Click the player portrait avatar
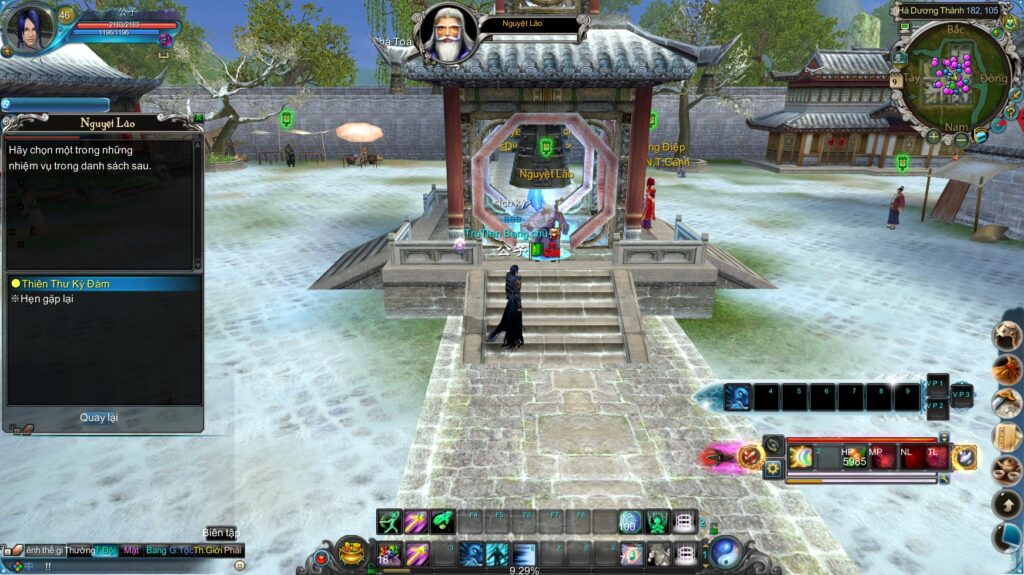Screen dimensions: 1024x575 (28, 29)
